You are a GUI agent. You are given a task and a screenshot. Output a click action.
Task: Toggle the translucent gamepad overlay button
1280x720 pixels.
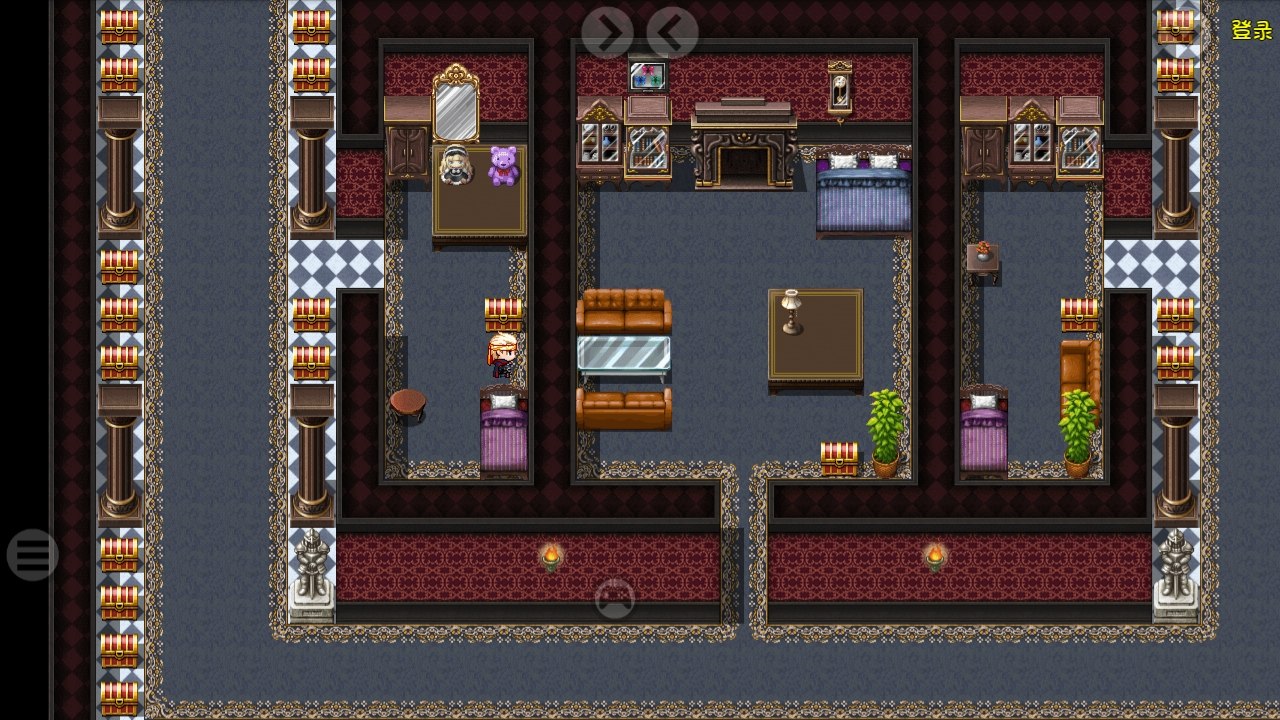[x=615, y=599]
